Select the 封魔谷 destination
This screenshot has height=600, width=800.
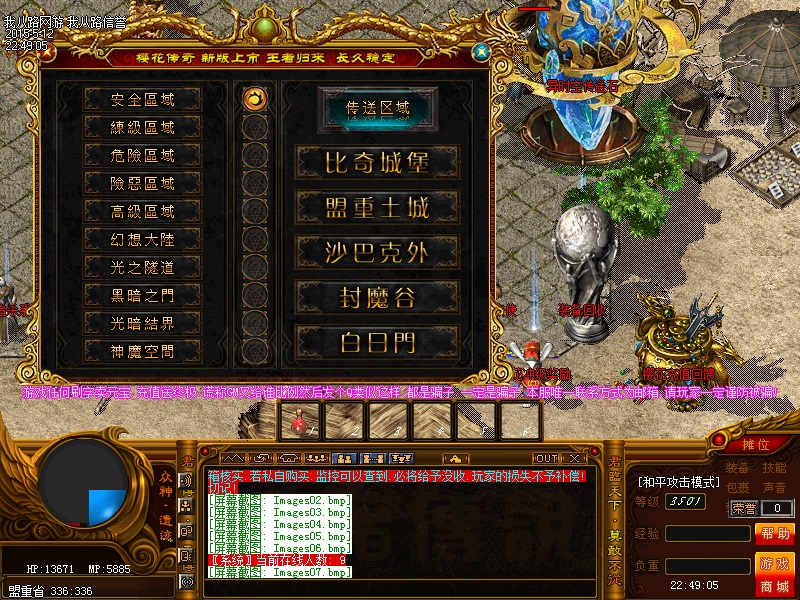click(377, 297)
